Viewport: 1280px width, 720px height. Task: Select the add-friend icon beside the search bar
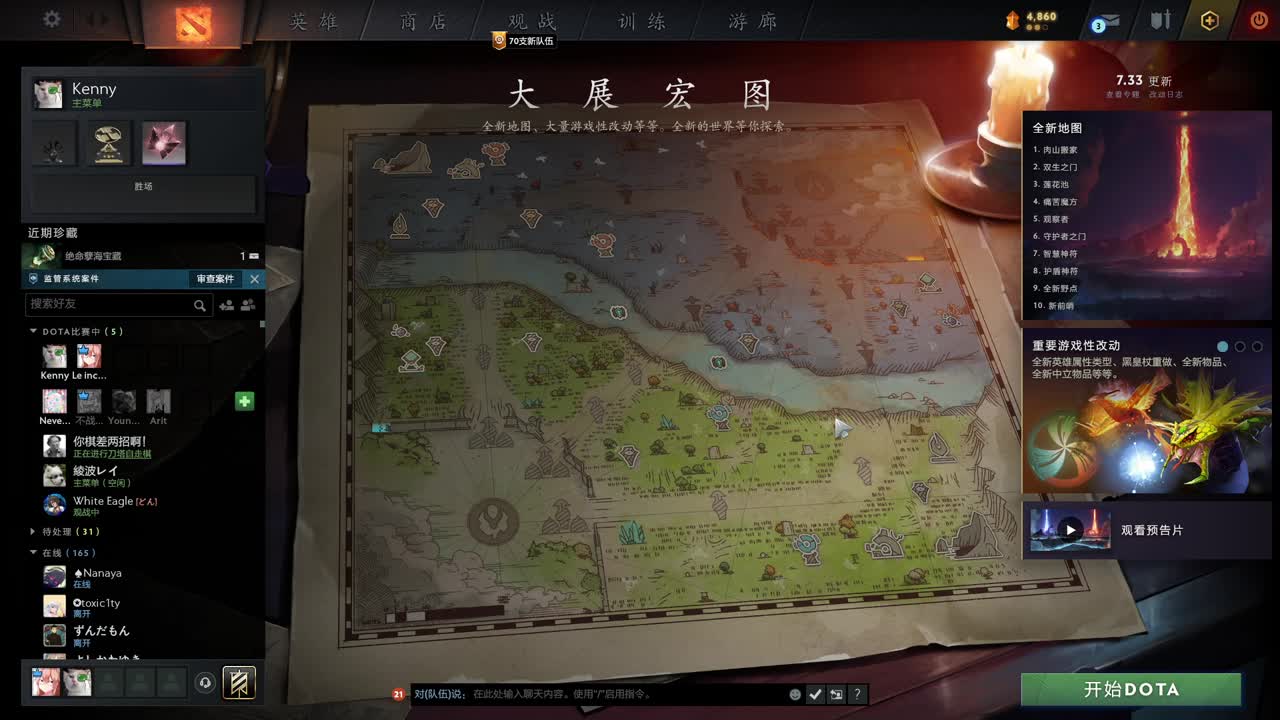[225, 304]
